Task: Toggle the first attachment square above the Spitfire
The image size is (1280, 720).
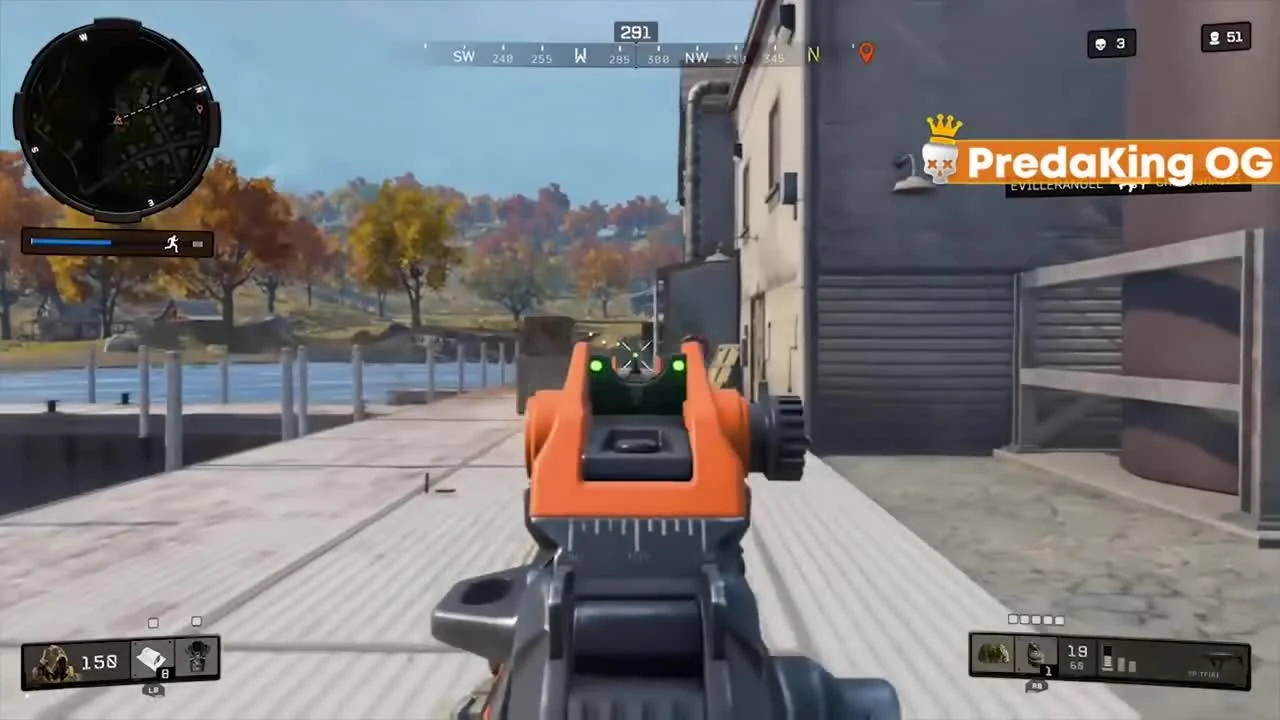Action: (1011, 620)
